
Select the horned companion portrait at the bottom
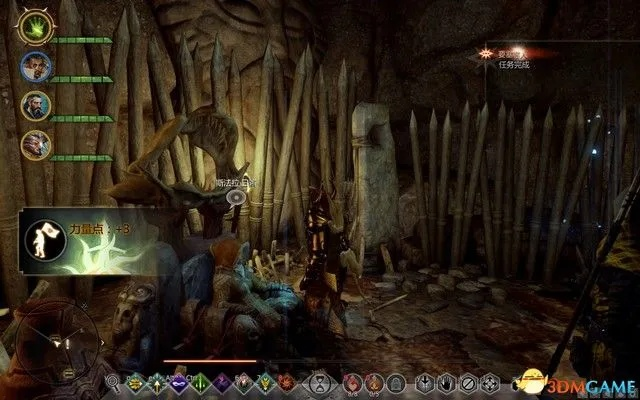(x=36, y=144)
